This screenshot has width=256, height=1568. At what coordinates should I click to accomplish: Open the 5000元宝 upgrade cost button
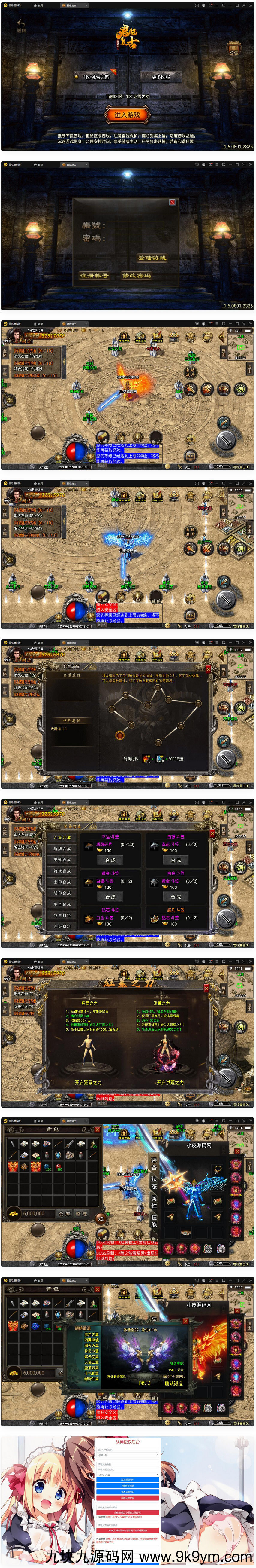point(175,759)
